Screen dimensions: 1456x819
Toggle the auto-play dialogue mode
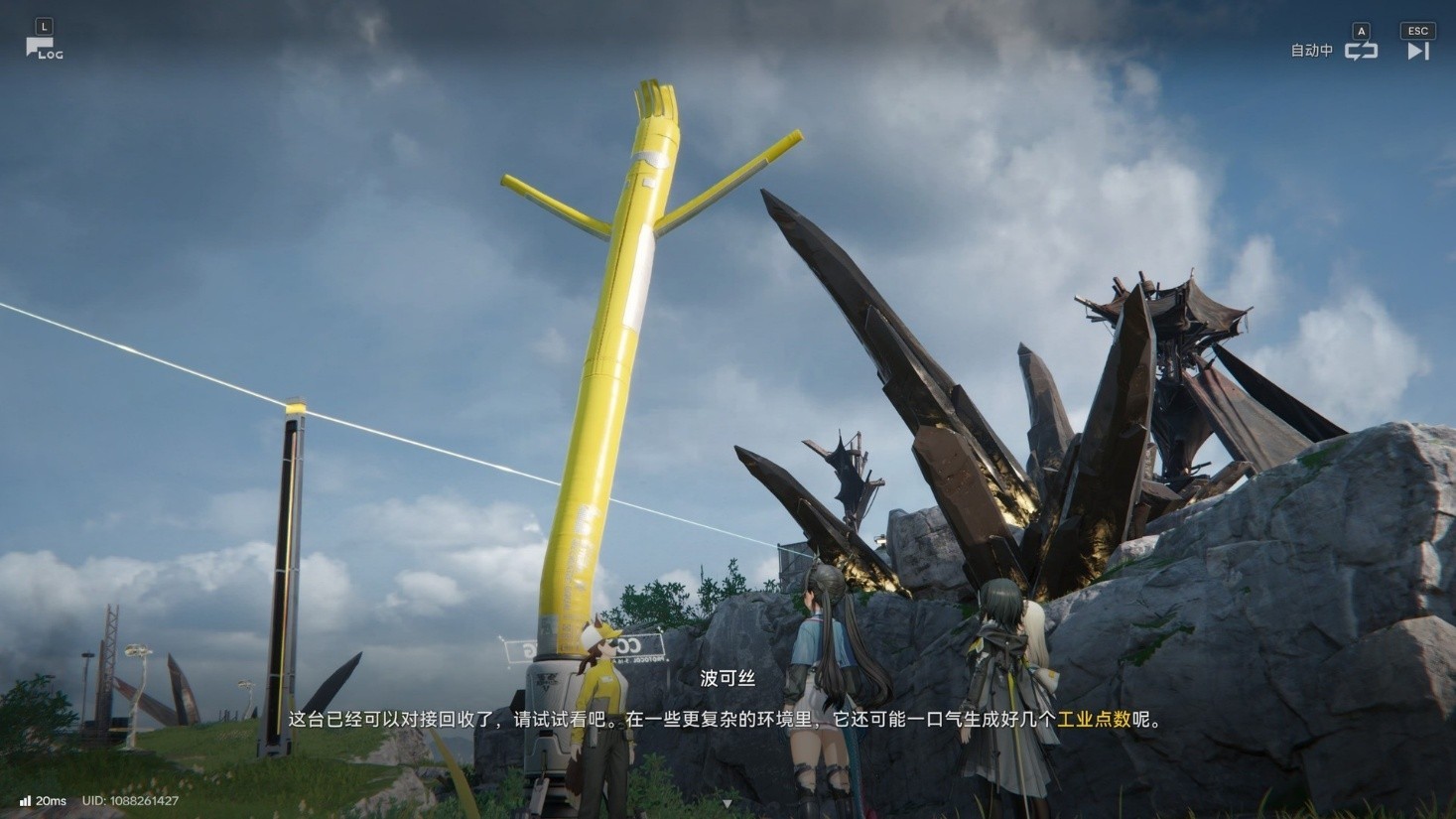(1360, 51)
